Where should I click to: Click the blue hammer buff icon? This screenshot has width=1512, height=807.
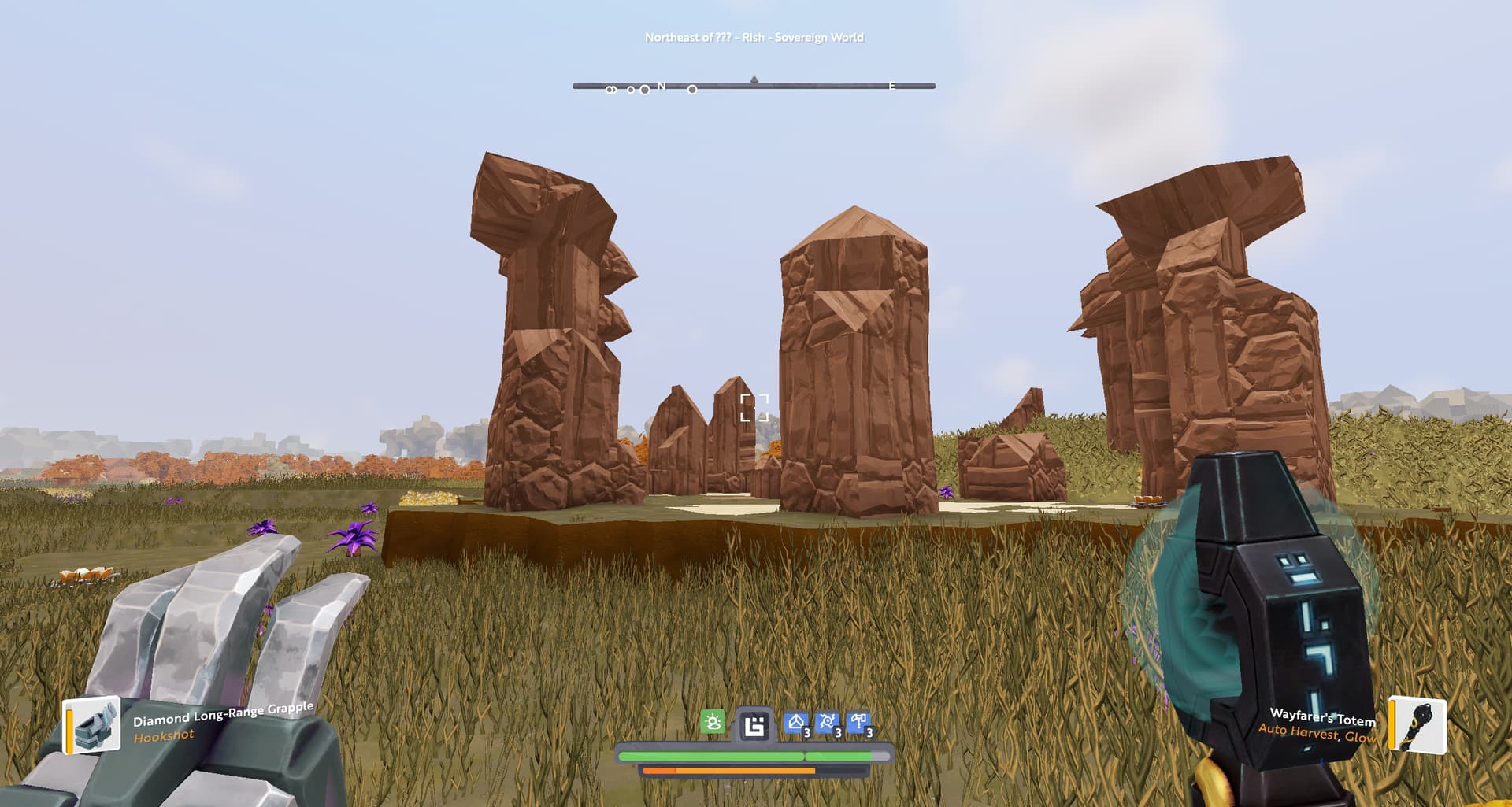[x=858, y=724]
